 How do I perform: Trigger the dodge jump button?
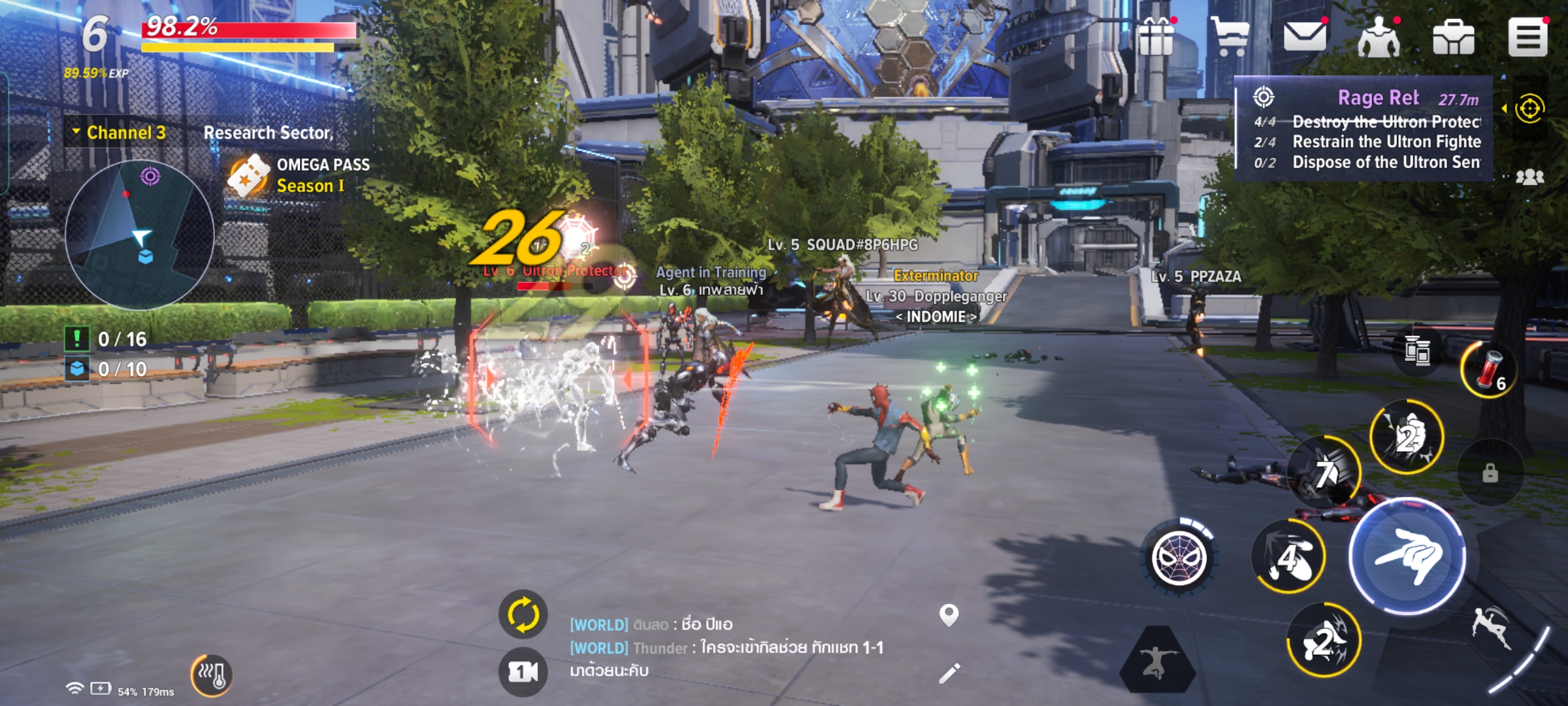pos(1492,628)
